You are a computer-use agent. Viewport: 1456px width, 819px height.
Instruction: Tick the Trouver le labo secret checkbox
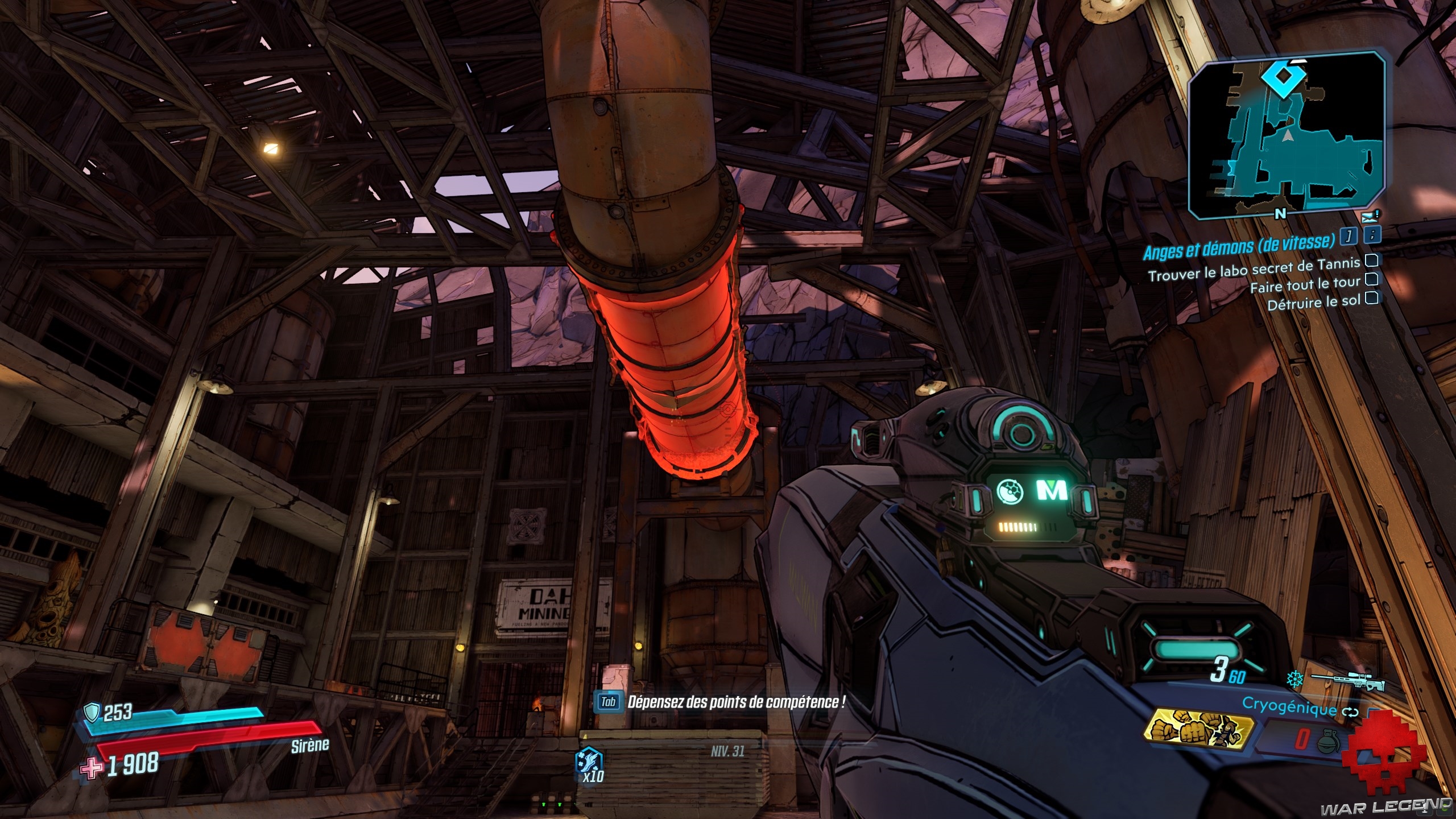coord(1372,260)
